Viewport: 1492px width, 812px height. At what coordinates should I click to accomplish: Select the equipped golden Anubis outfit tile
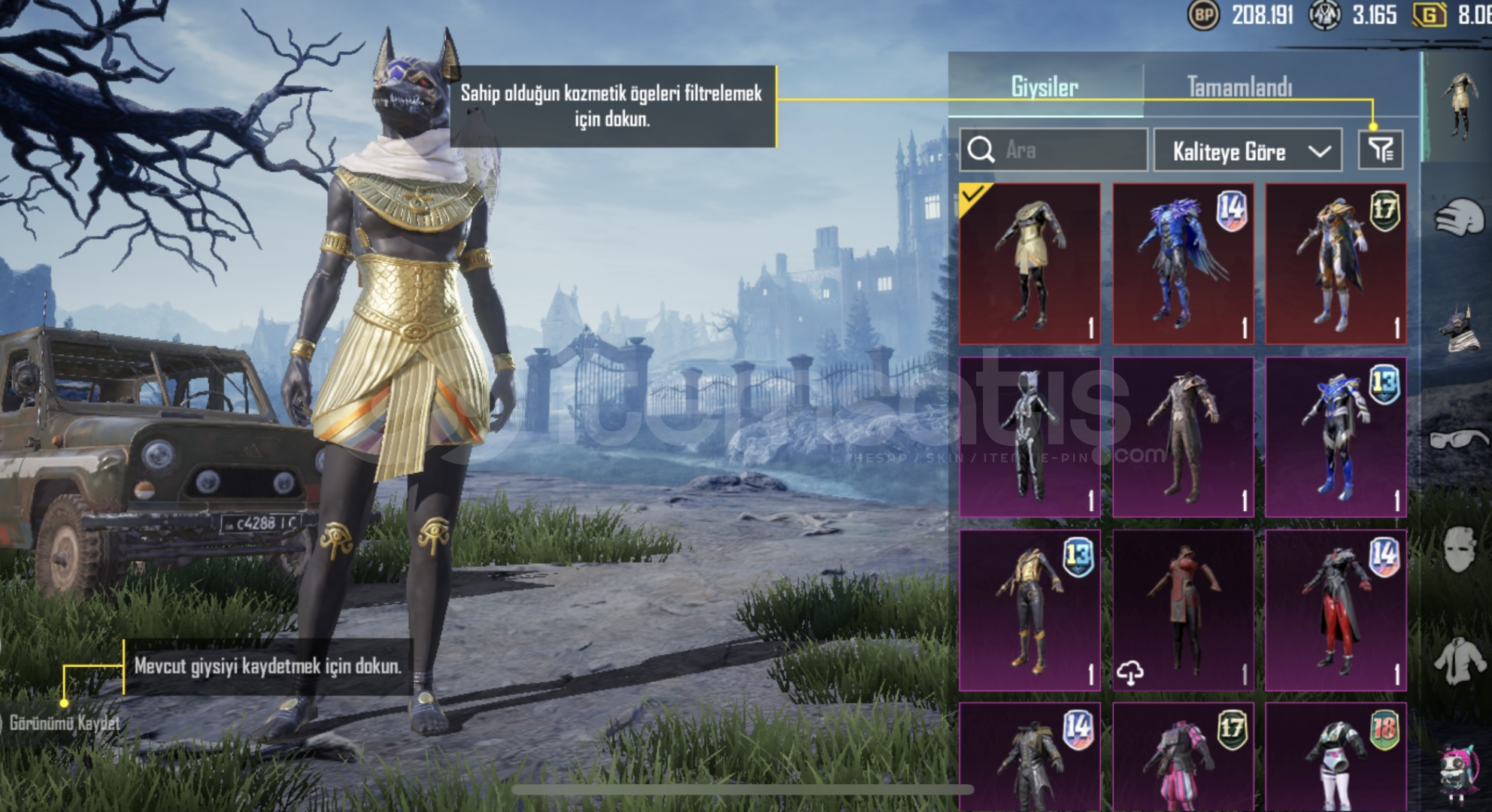click(x=1030, y=263)
